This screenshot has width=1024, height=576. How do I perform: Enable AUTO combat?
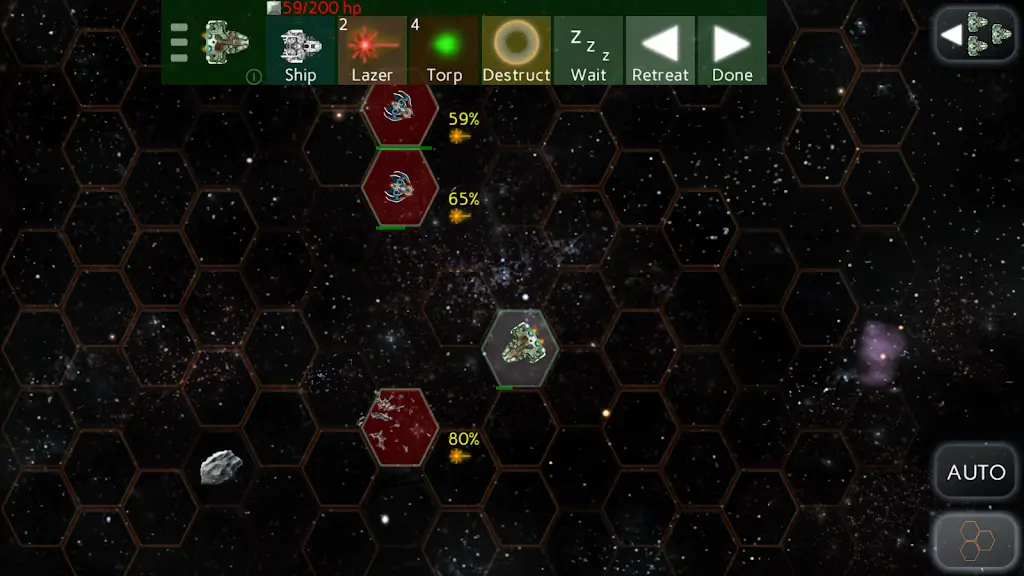click(975, 472)
